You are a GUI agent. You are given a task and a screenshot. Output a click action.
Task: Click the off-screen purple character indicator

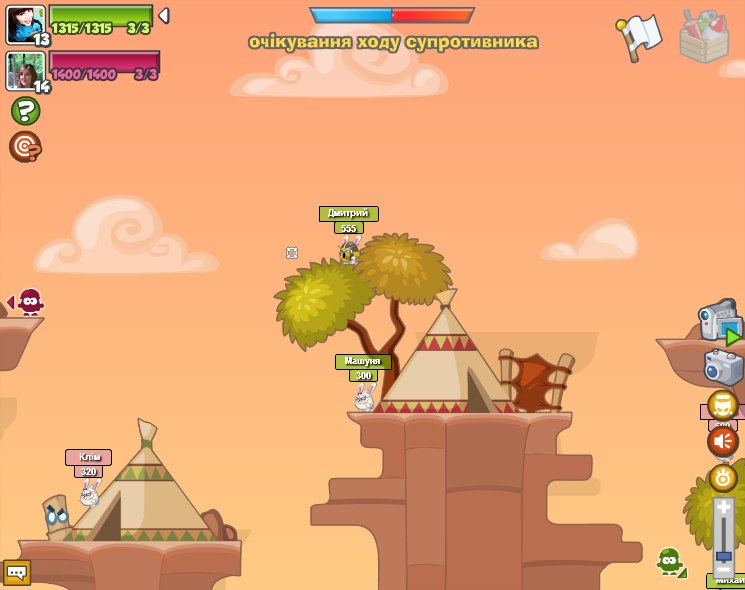30,301
